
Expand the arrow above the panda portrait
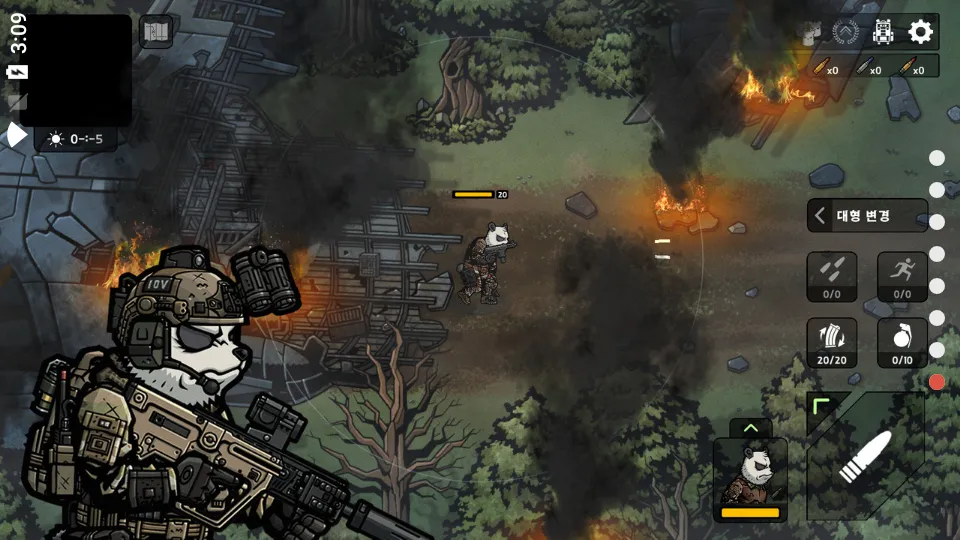pos(750,427)
